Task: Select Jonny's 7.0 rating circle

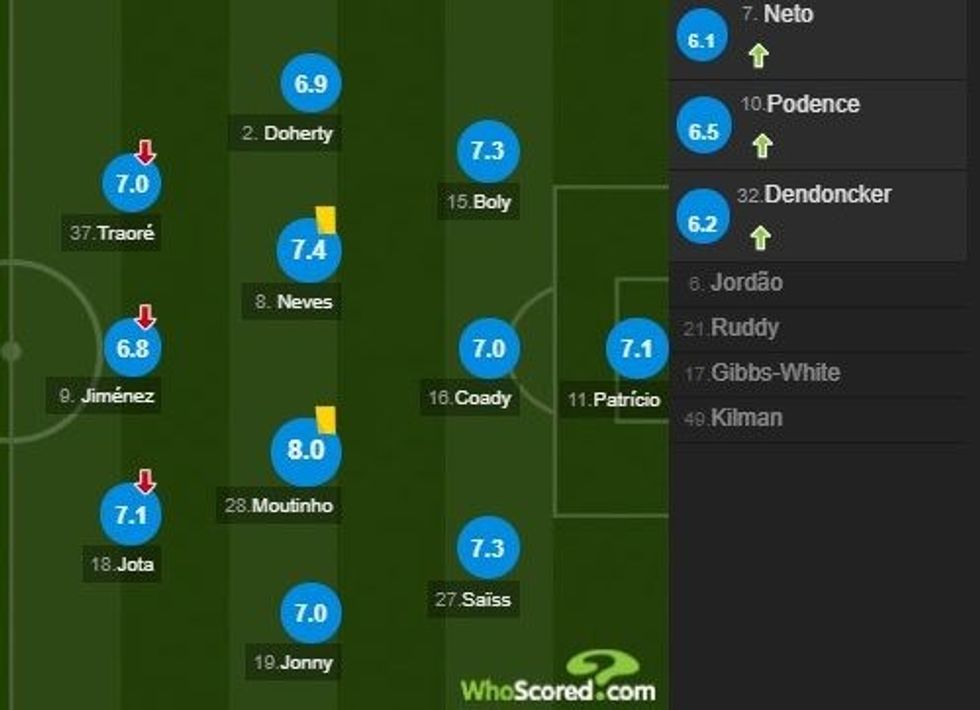Action: click(x=311, y=611)
